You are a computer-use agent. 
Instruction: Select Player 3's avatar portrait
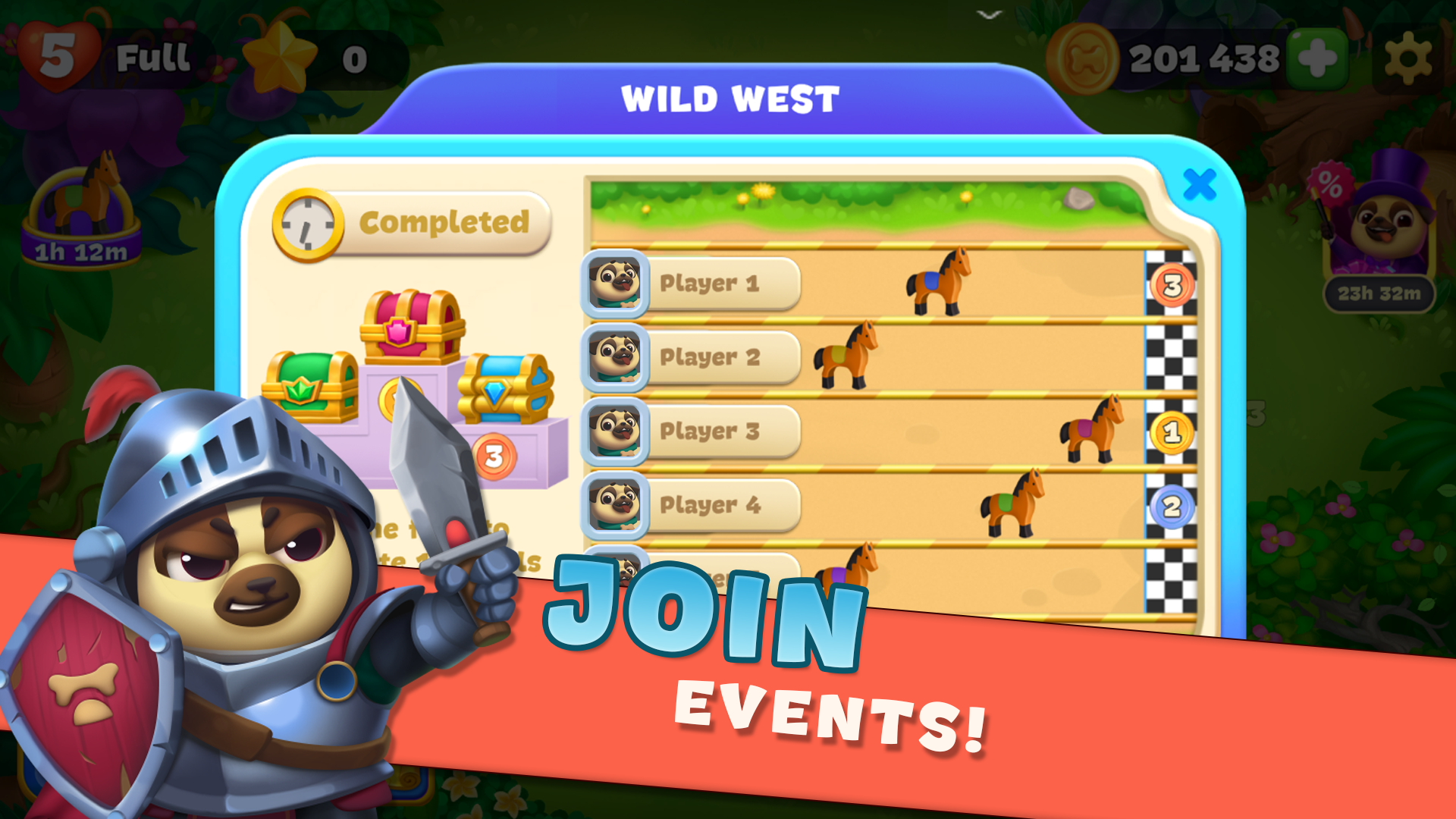click(x=615, y=431)
